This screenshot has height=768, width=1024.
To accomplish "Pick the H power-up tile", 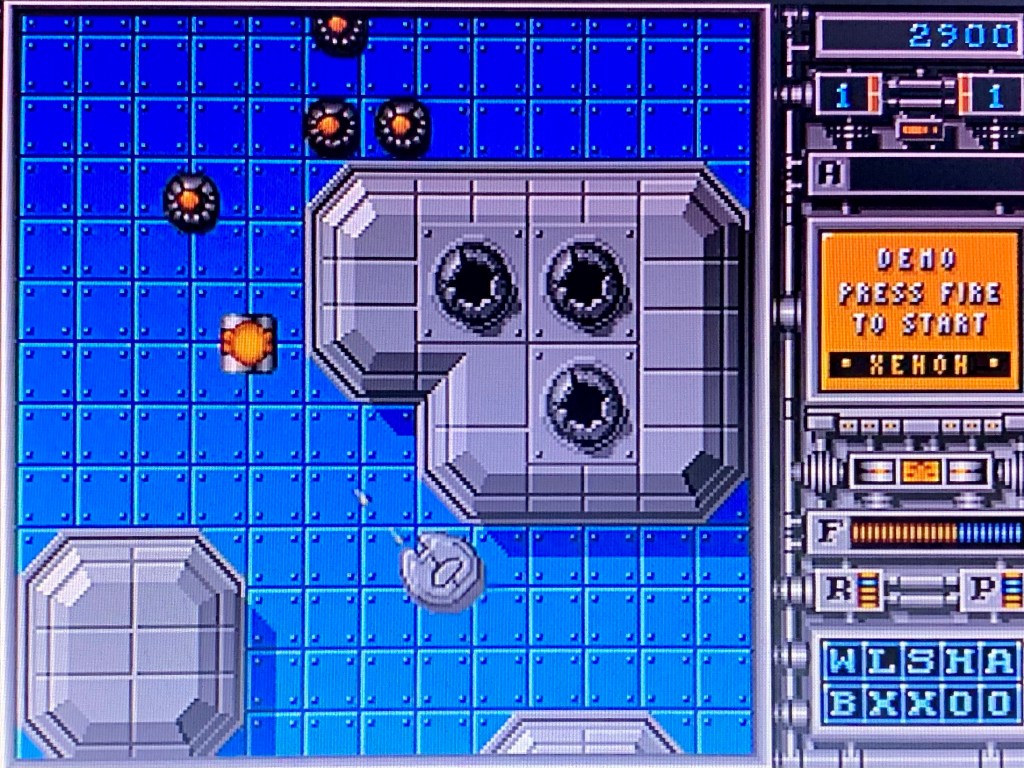I will coord(959,662).
